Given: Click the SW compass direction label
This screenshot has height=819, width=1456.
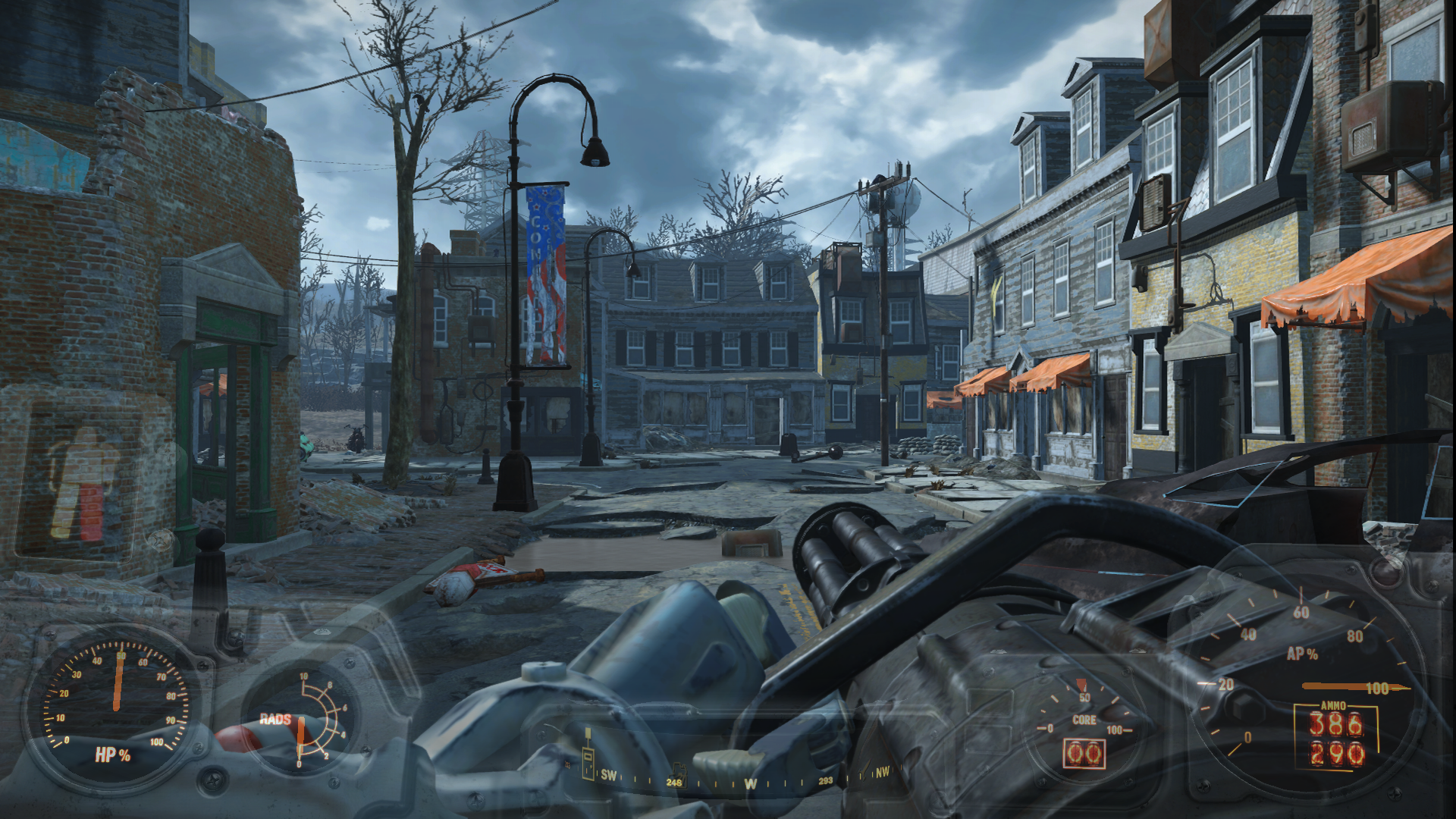Looking at the screenshot, I should (609, 776).
